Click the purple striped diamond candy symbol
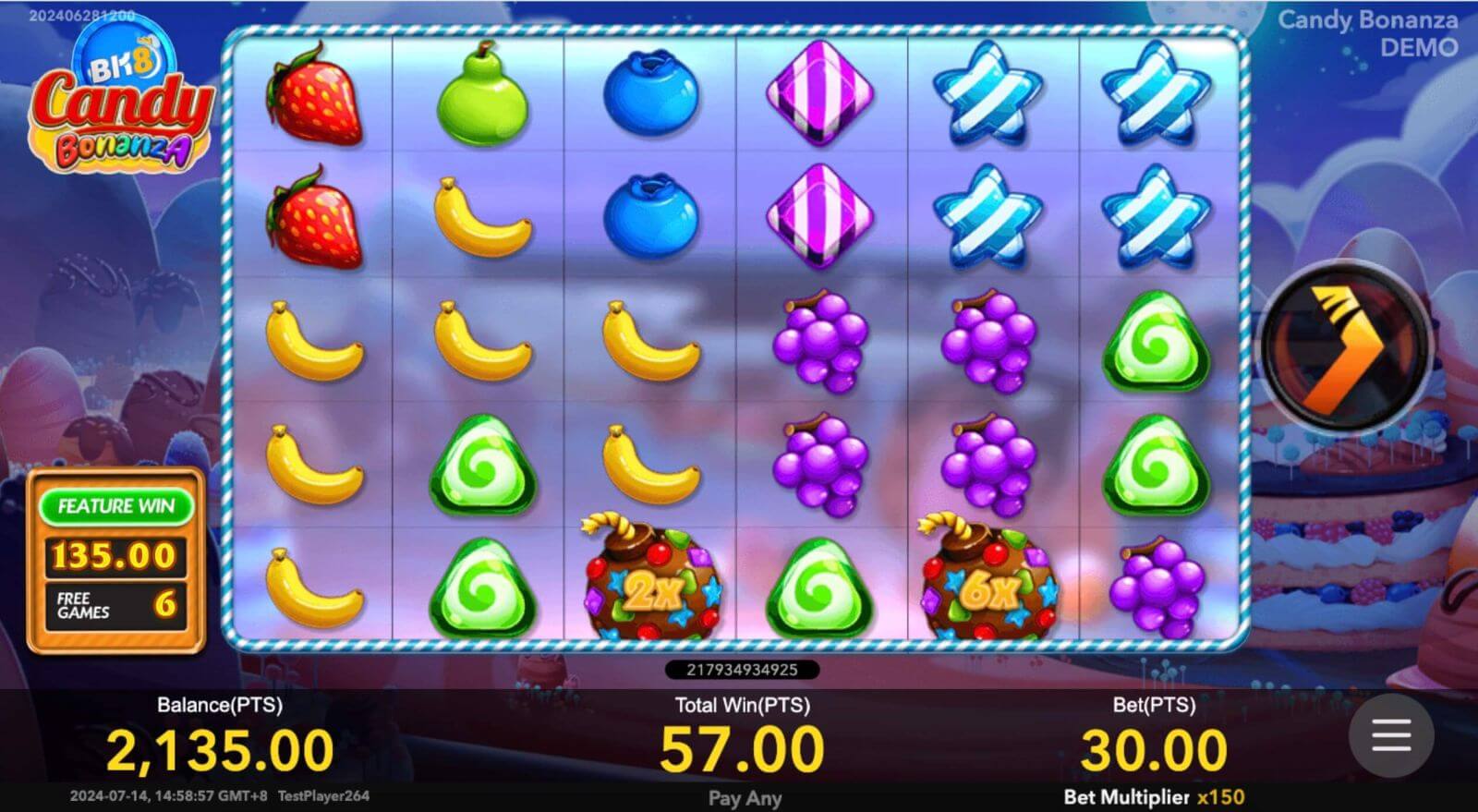 pyautogui.click(x=819, y=97)
